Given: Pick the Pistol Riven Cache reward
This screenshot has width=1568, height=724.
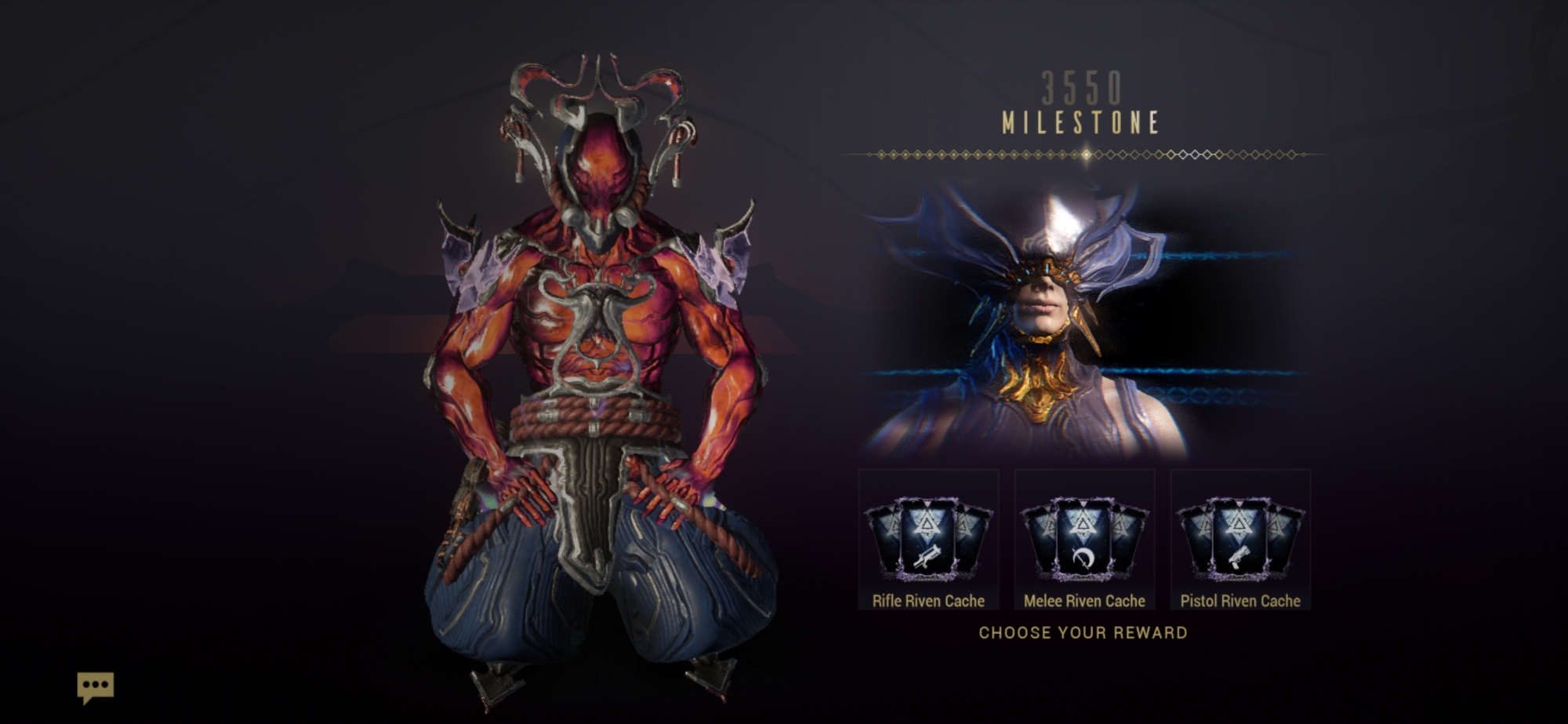Looking at the screenshot, I should tap(1240, 540).
